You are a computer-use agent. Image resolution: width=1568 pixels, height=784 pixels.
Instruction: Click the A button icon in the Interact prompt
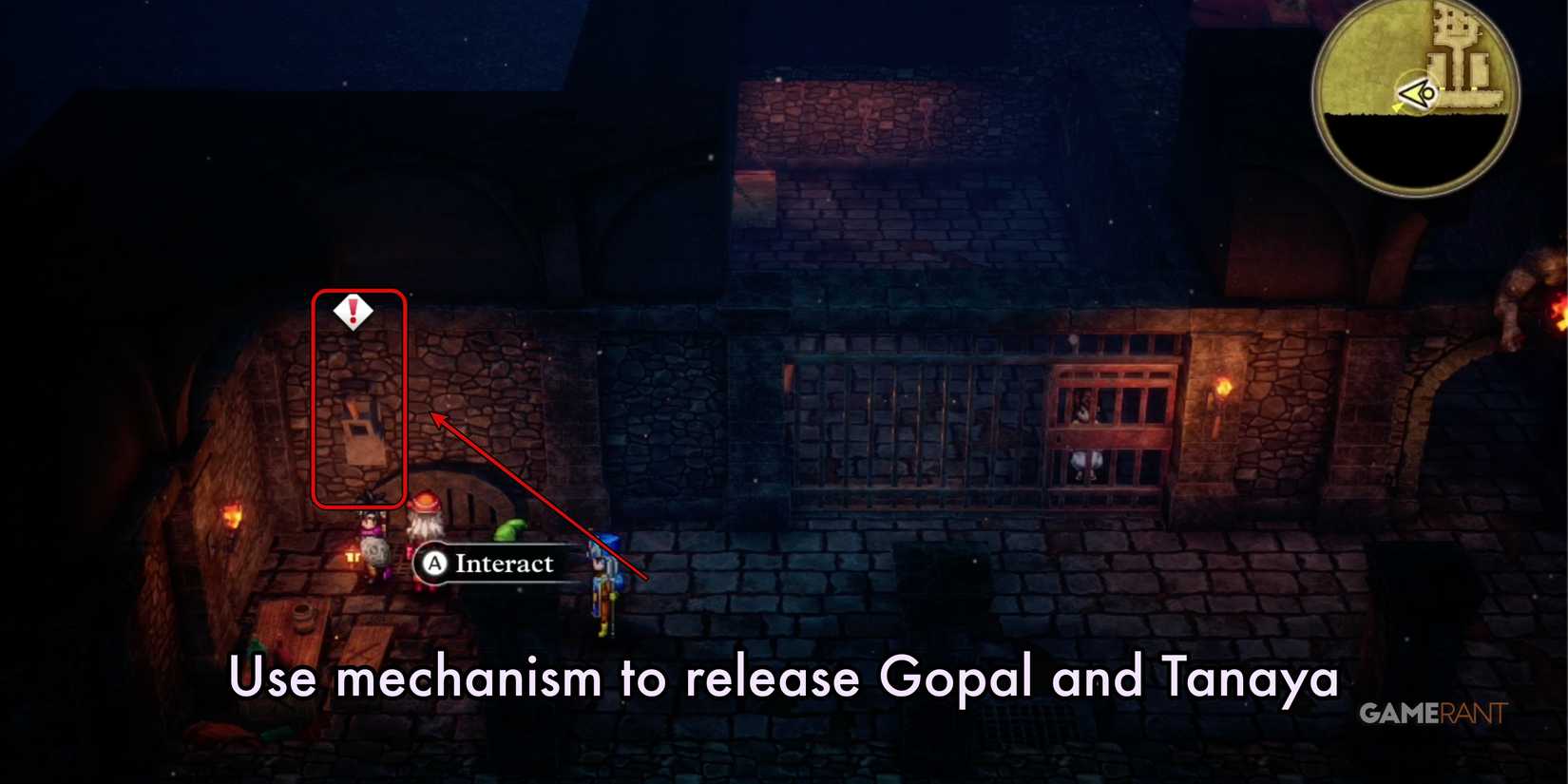coord(432,563)
